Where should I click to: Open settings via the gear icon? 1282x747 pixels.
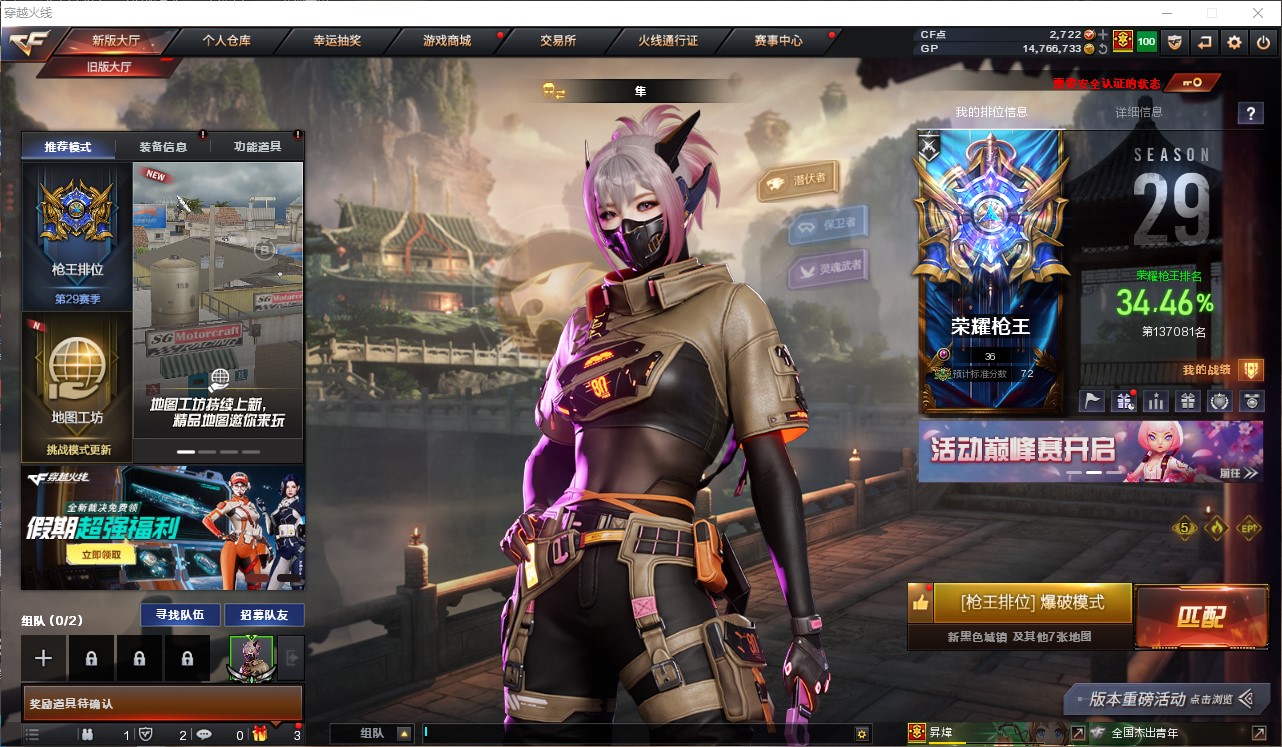tap(1235, 42)
